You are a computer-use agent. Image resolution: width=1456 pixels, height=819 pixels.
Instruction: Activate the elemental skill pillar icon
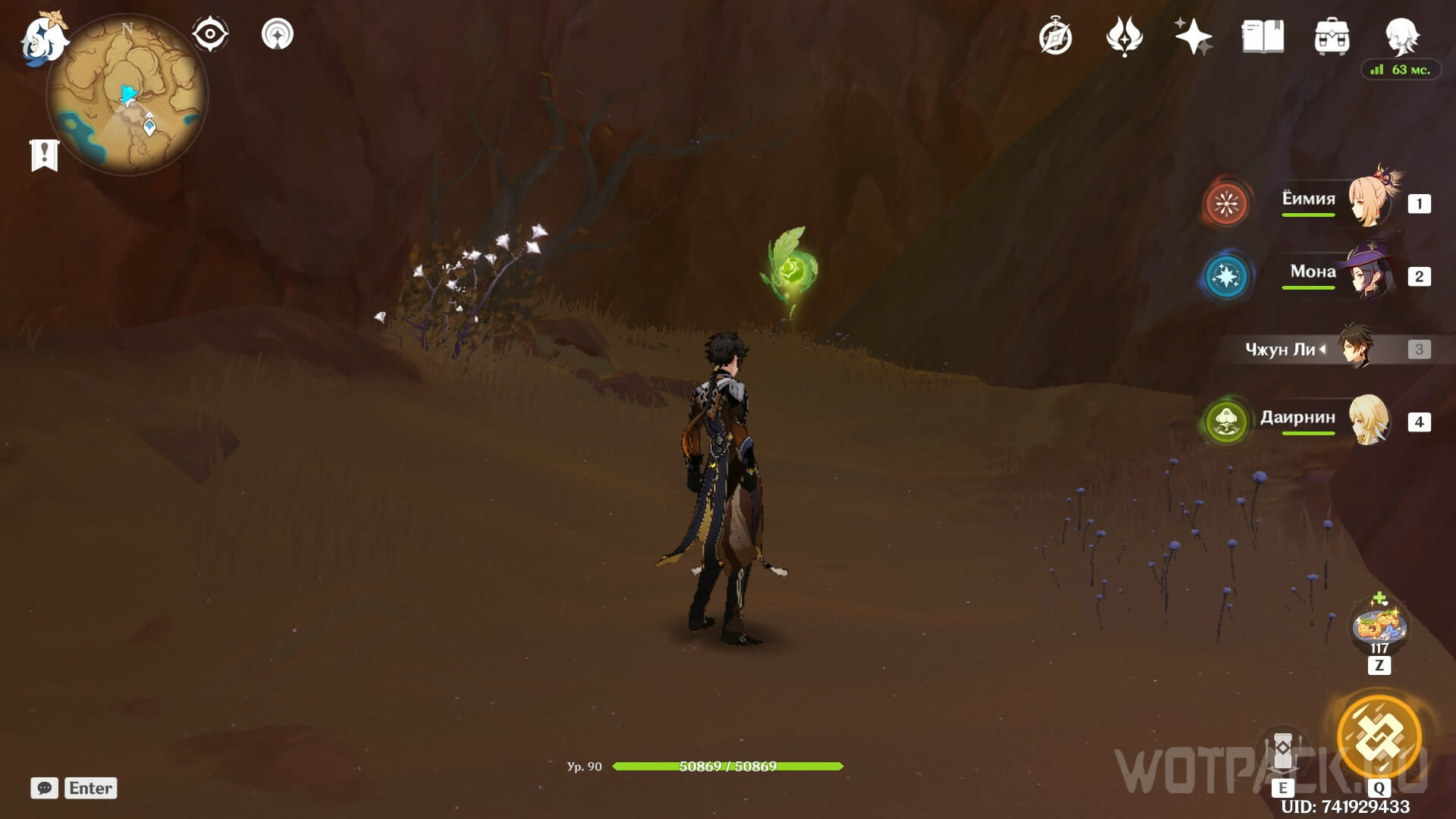1282,751
